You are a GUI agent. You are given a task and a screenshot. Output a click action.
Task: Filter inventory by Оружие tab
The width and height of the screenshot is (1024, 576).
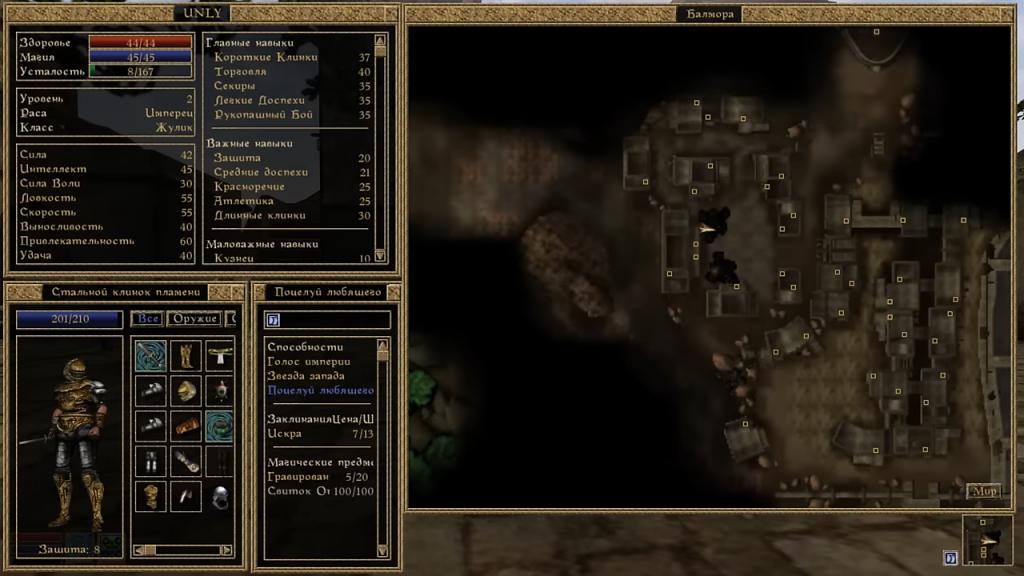[x=194, y=319]
